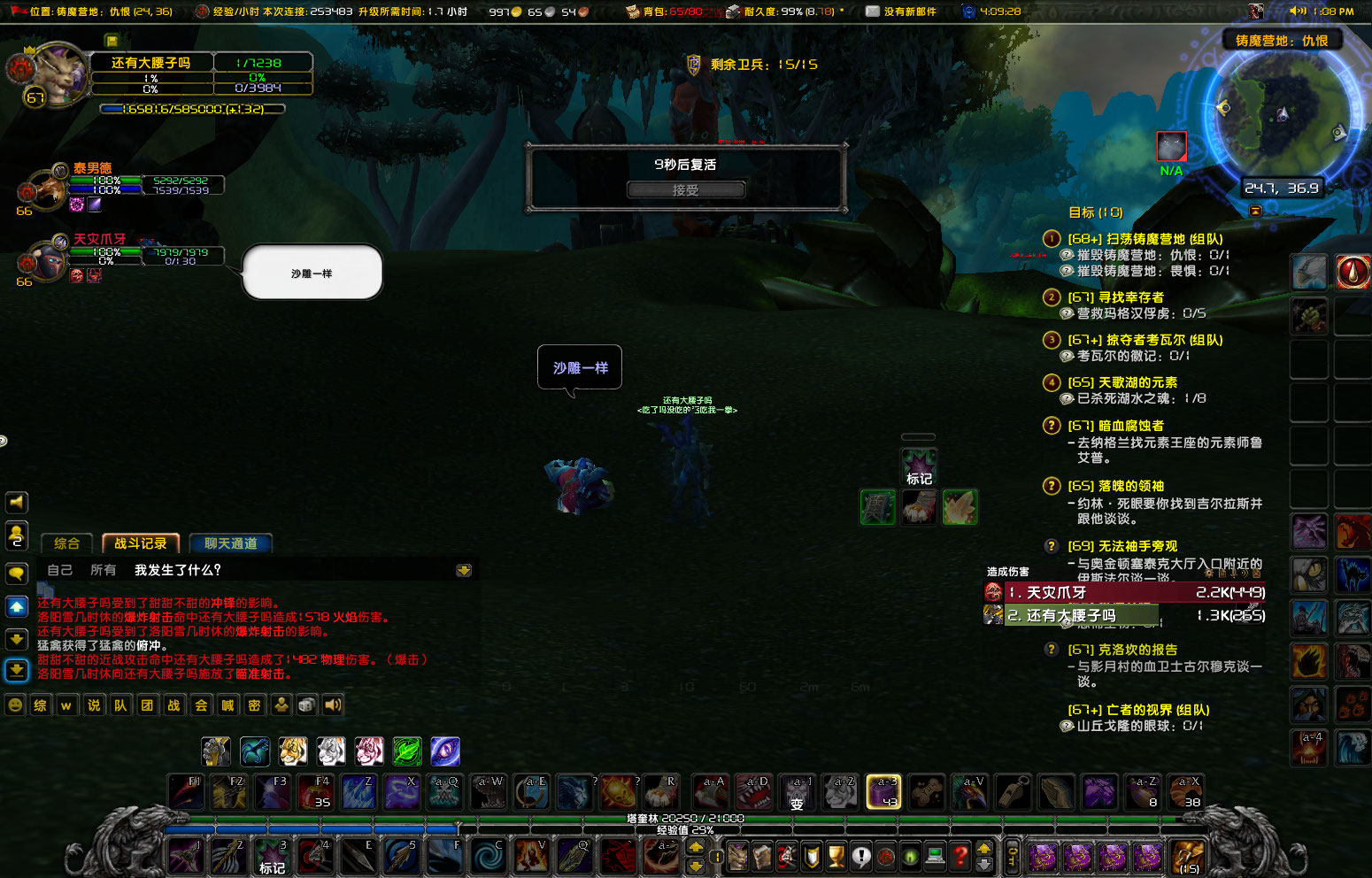Open the character info portrait icon
Screen dimensions: 1372x878
[x=737, y=857]
